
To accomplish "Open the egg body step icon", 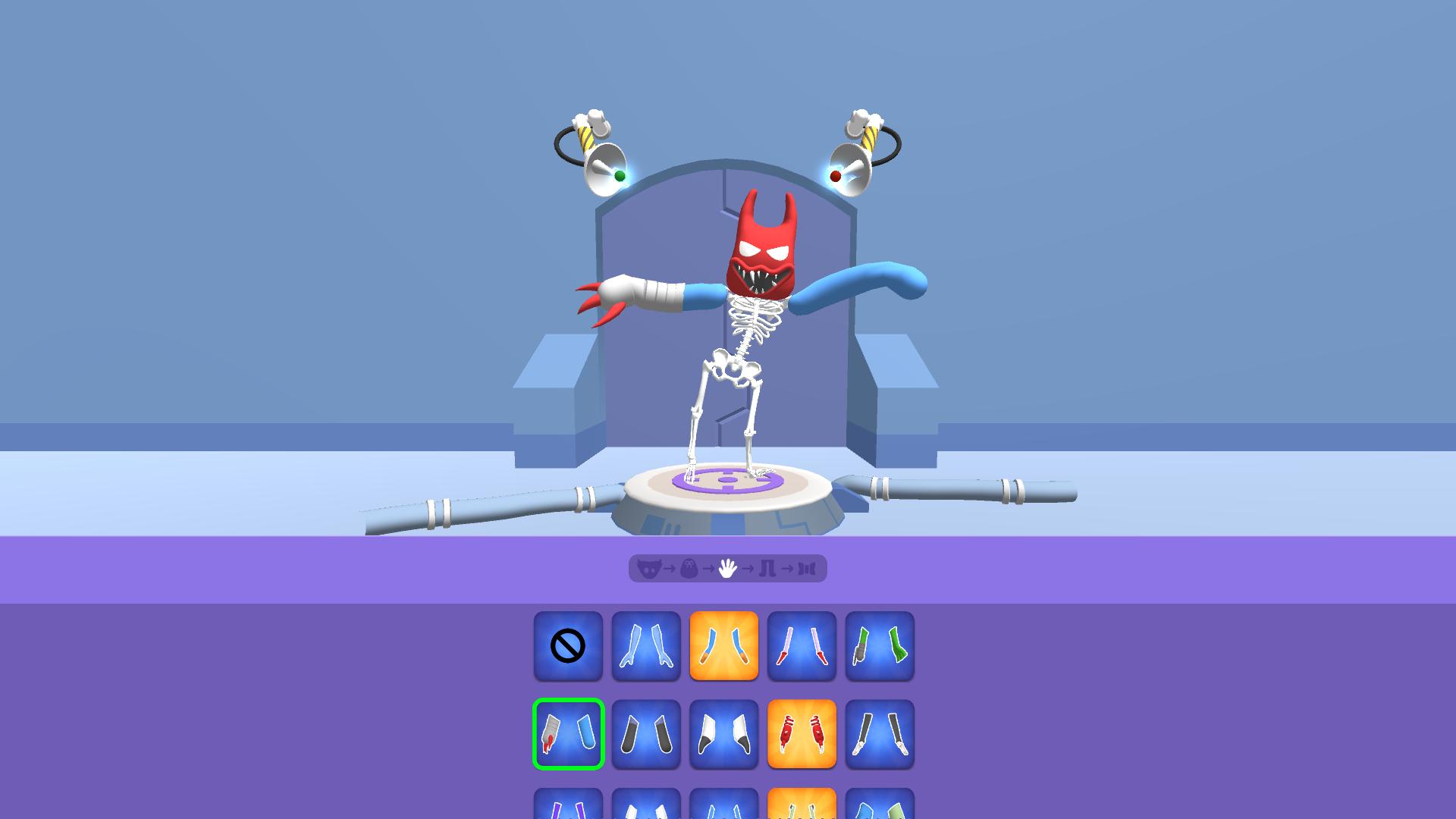I will pyautogui.click(x=690, y=569).
